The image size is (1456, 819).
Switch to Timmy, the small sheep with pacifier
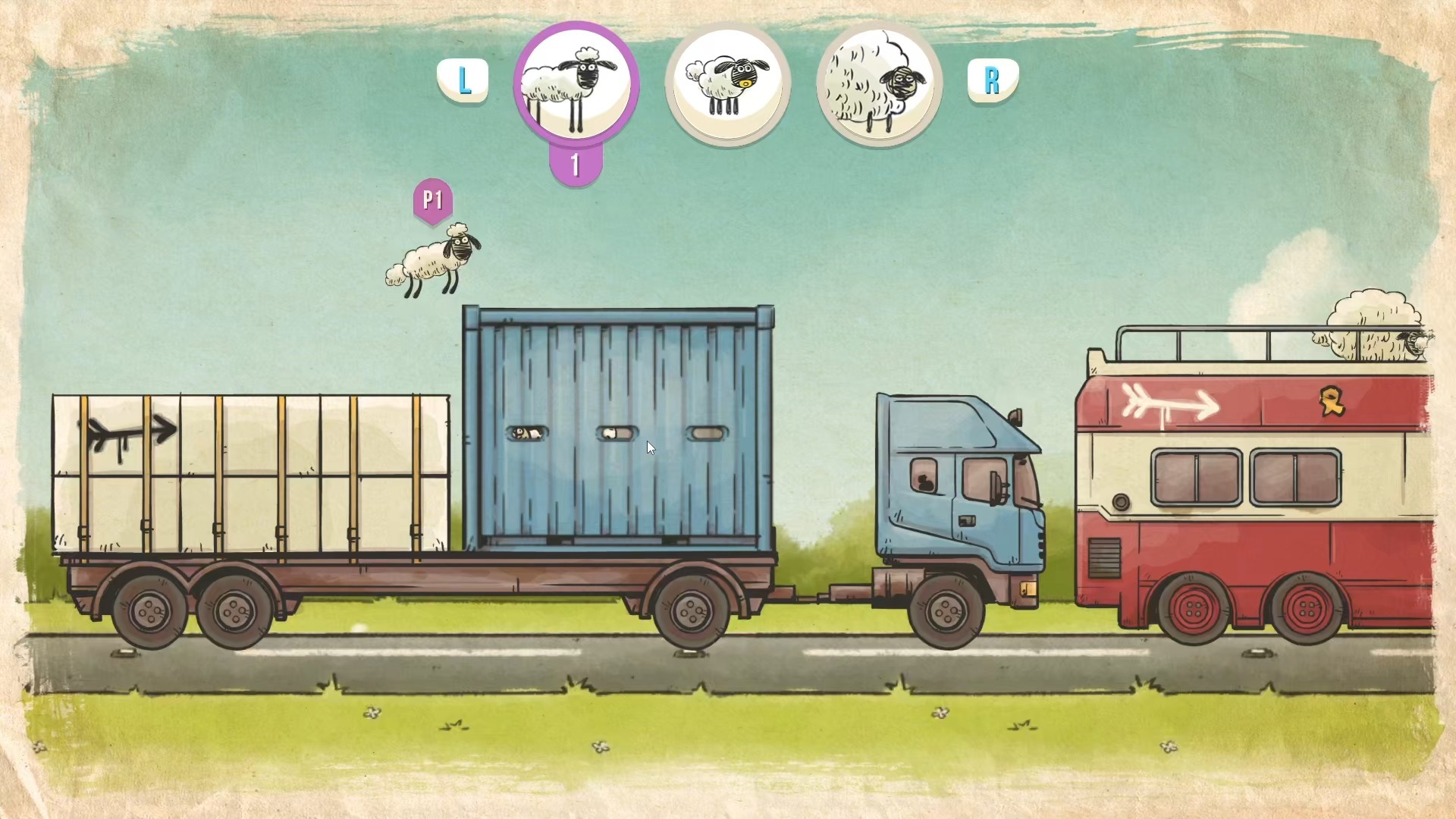727,83
